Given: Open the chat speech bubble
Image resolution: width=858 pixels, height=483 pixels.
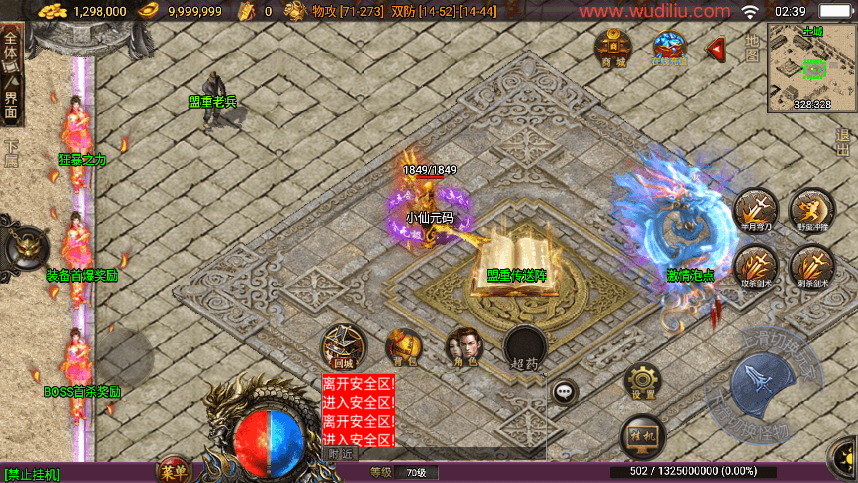Looking at the screenshot, I should click(x=566, y=392).
